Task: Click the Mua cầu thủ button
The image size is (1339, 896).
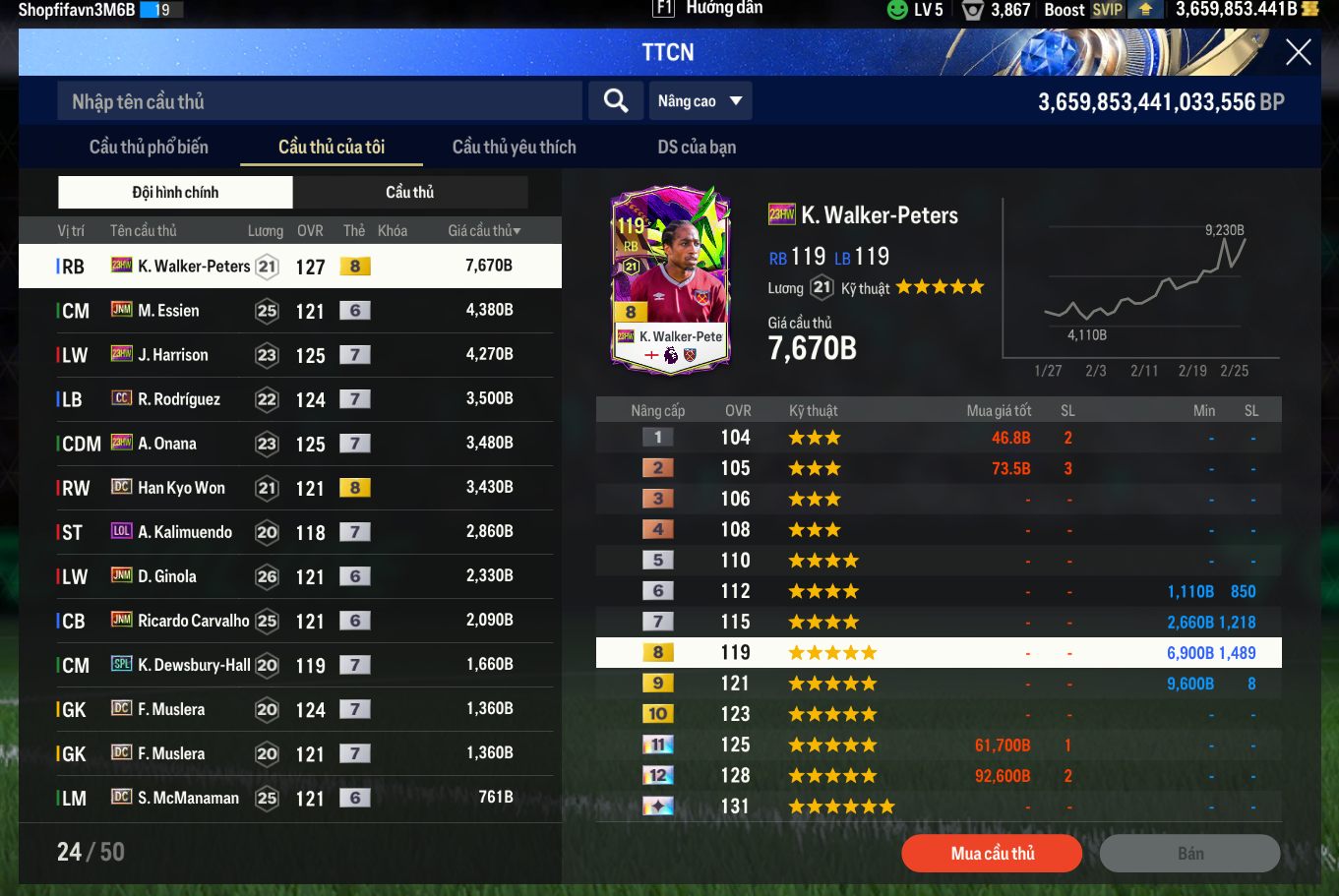Action: (992, 854)
